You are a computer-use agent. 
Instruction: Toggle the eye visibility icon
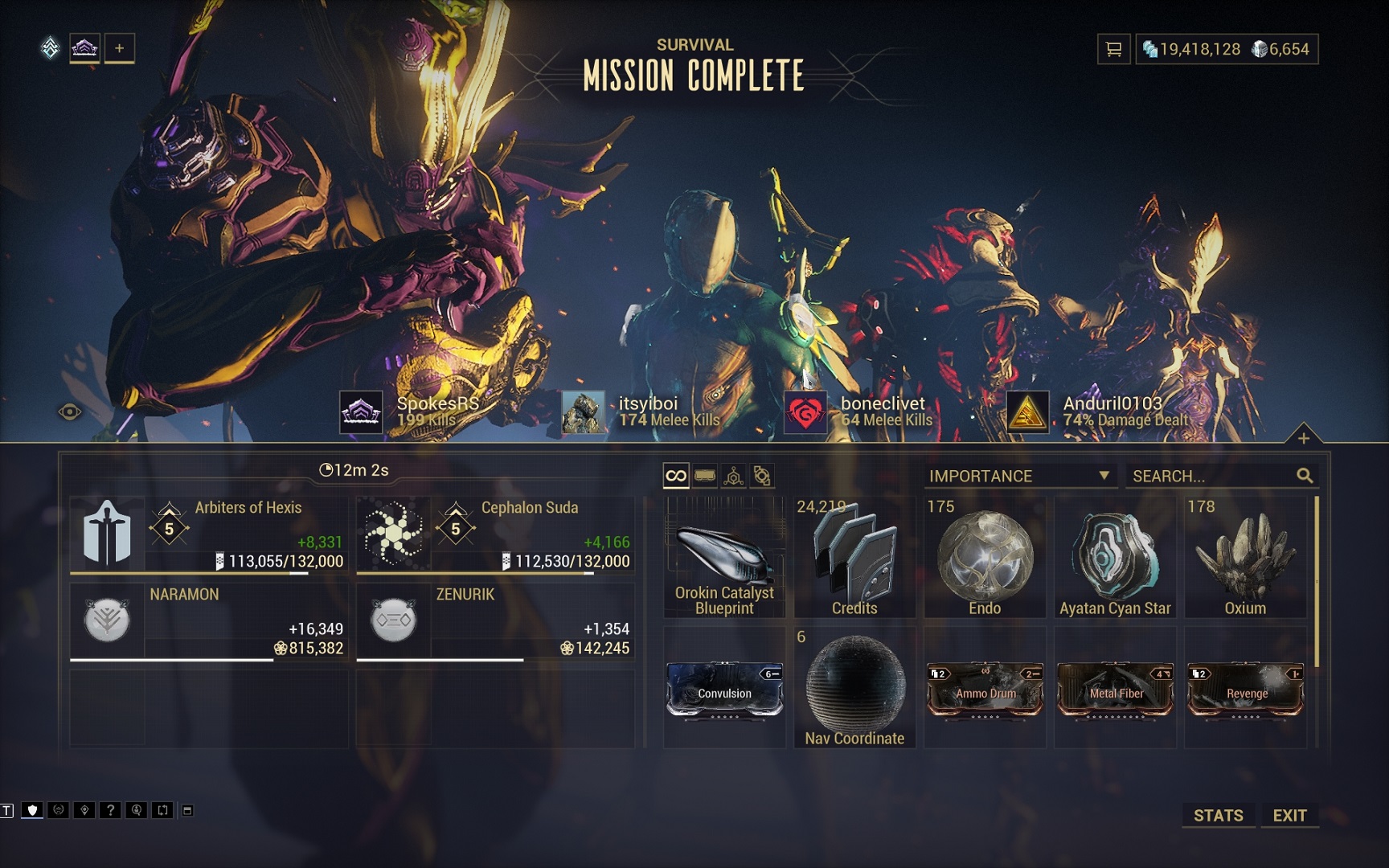70,412
